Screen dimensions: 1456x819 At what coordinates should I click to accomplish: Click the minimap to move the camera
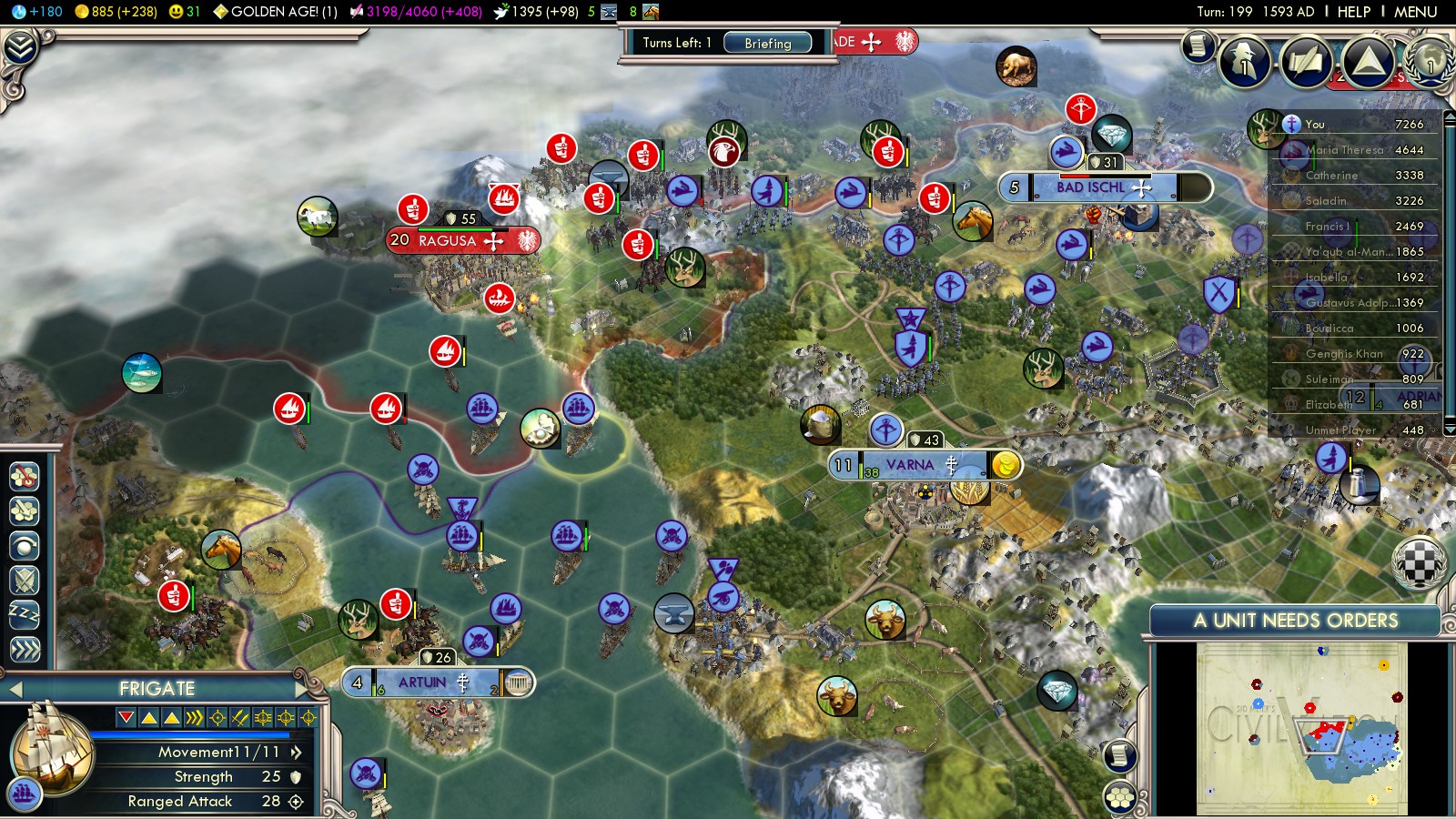point(1301,728)
